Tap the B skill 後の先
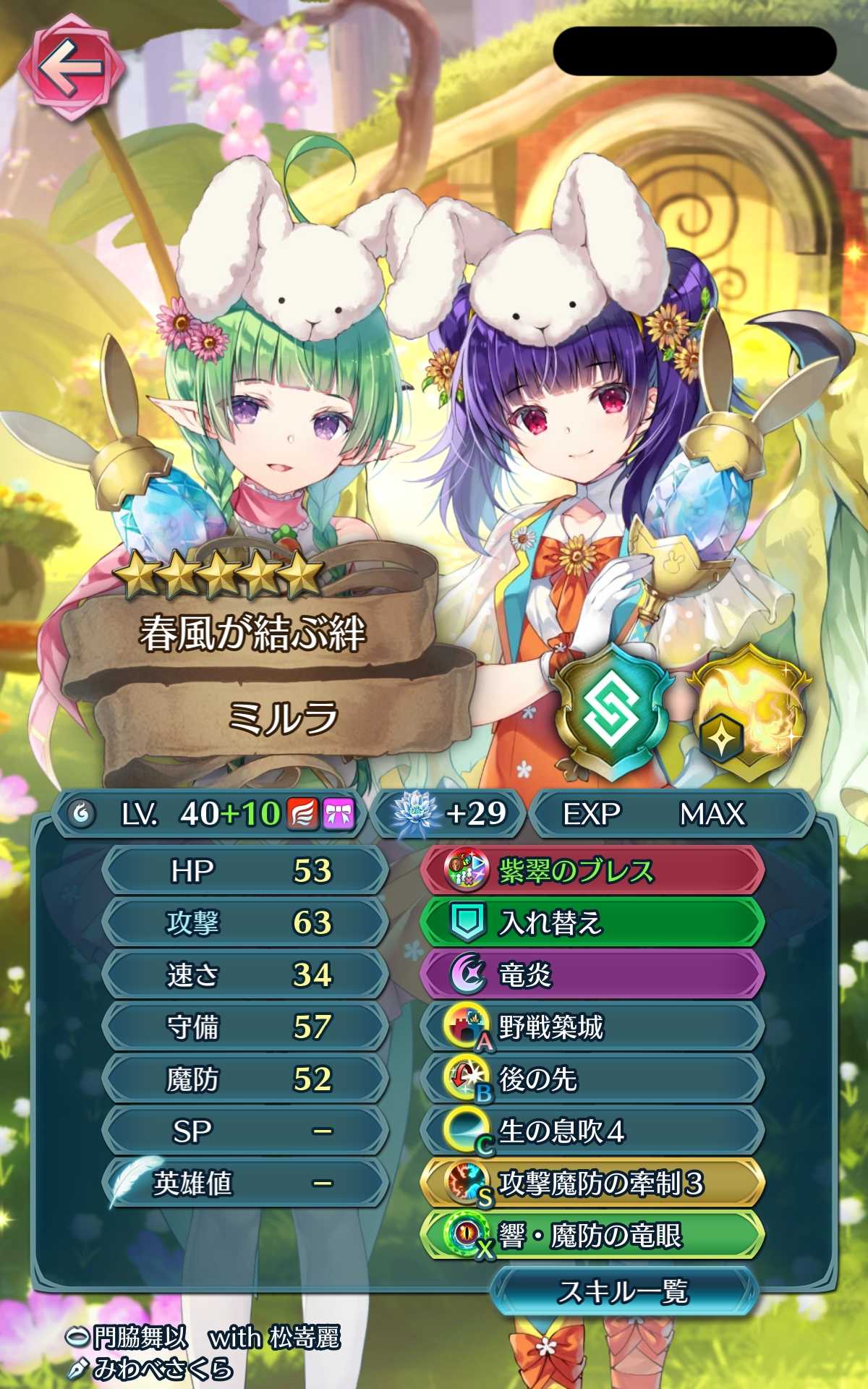 click(592, 1079)
